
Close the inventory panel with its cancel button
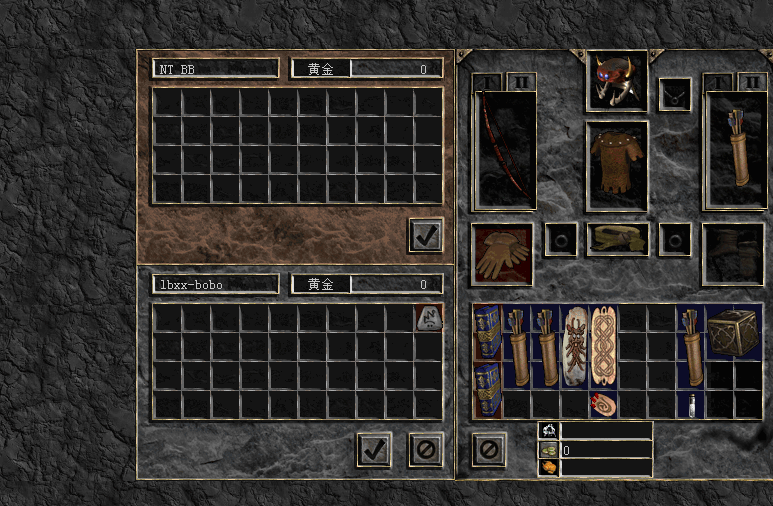coord(488,449)
